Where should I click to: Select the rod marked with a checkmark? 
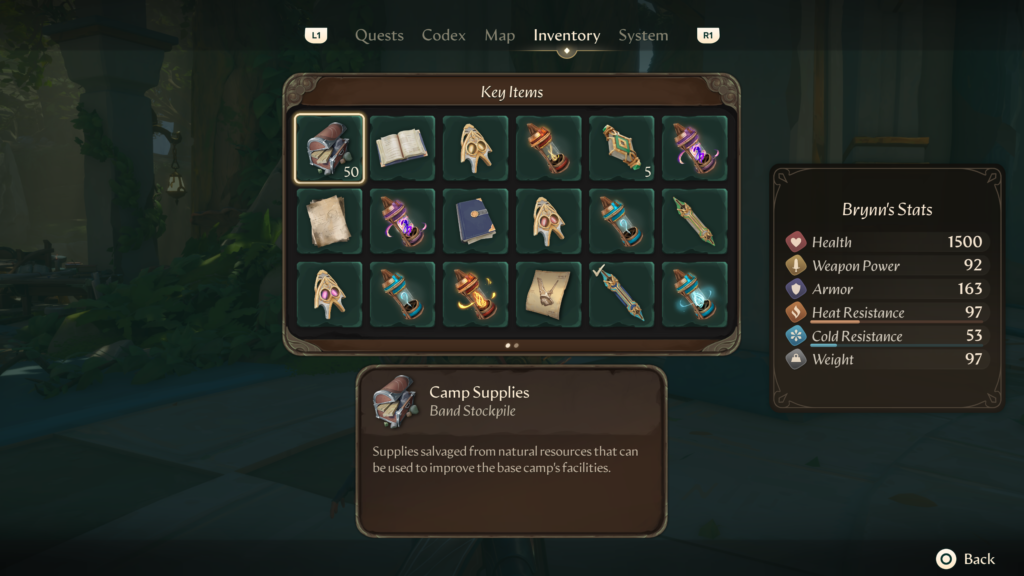(621, 294)
